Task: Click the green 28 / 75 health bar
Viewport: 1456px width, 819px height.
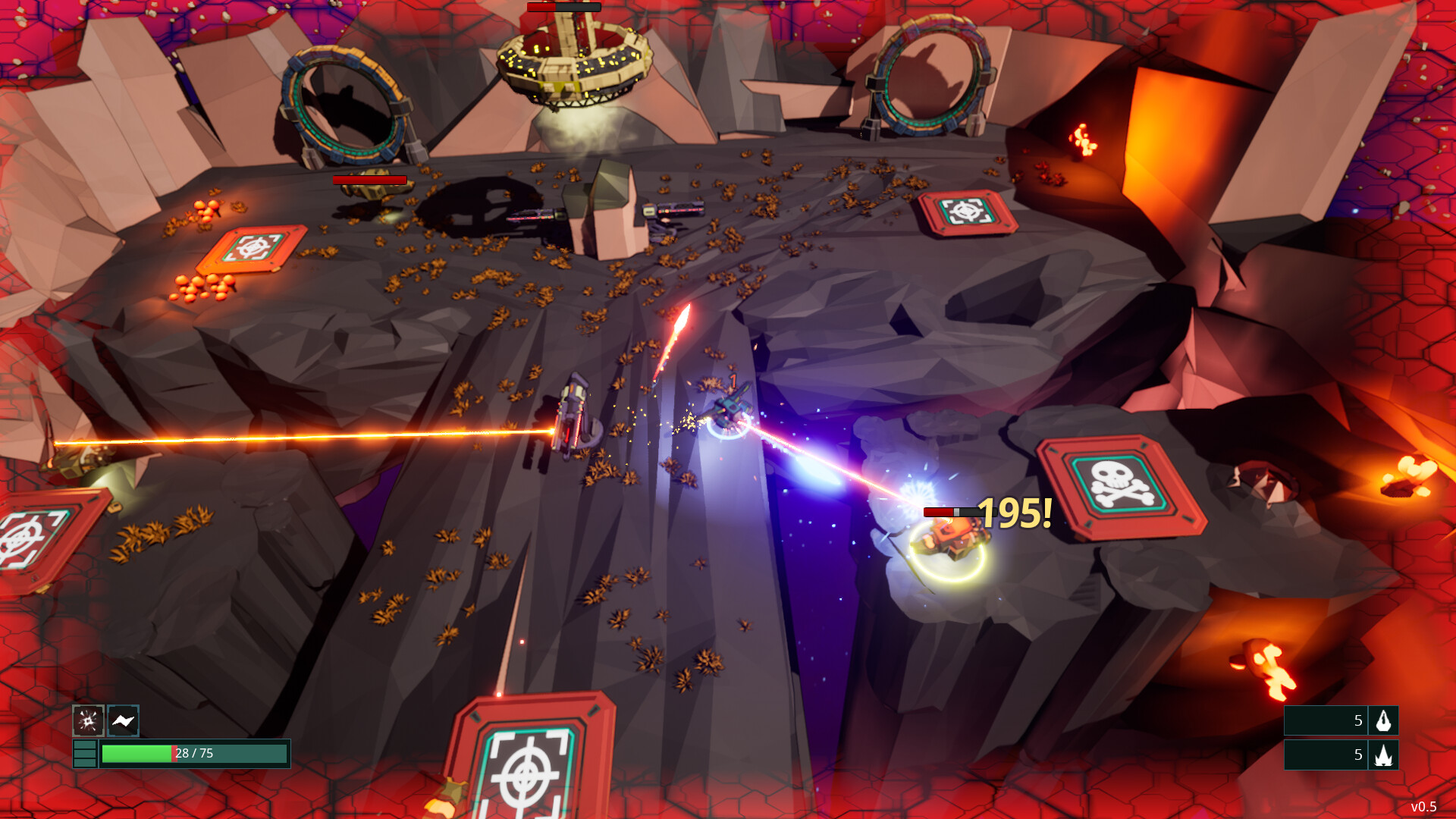Action: (x=196, y=754)
